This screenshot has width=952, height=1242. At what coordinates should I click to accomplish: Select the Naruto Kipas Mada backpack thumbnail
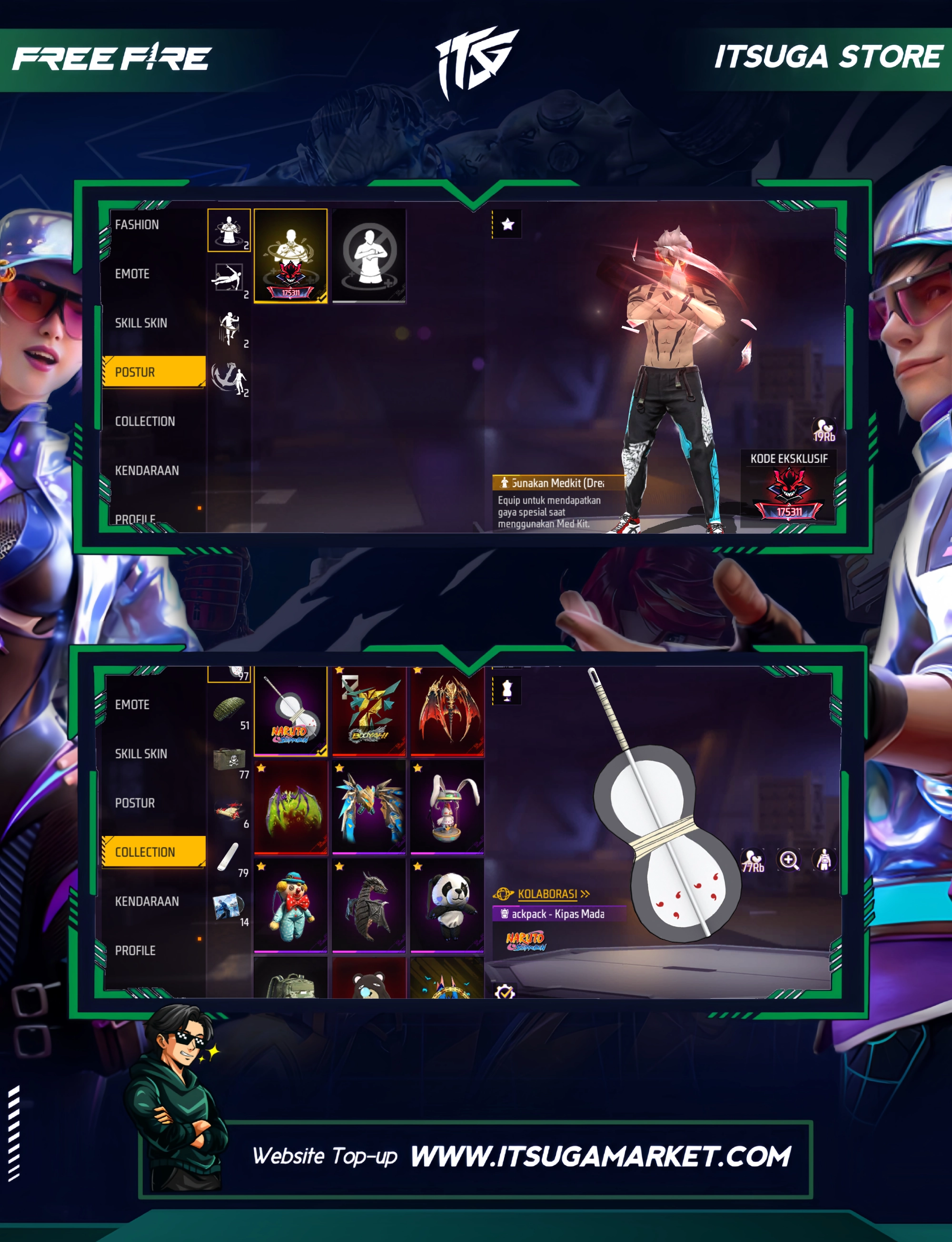291,711
